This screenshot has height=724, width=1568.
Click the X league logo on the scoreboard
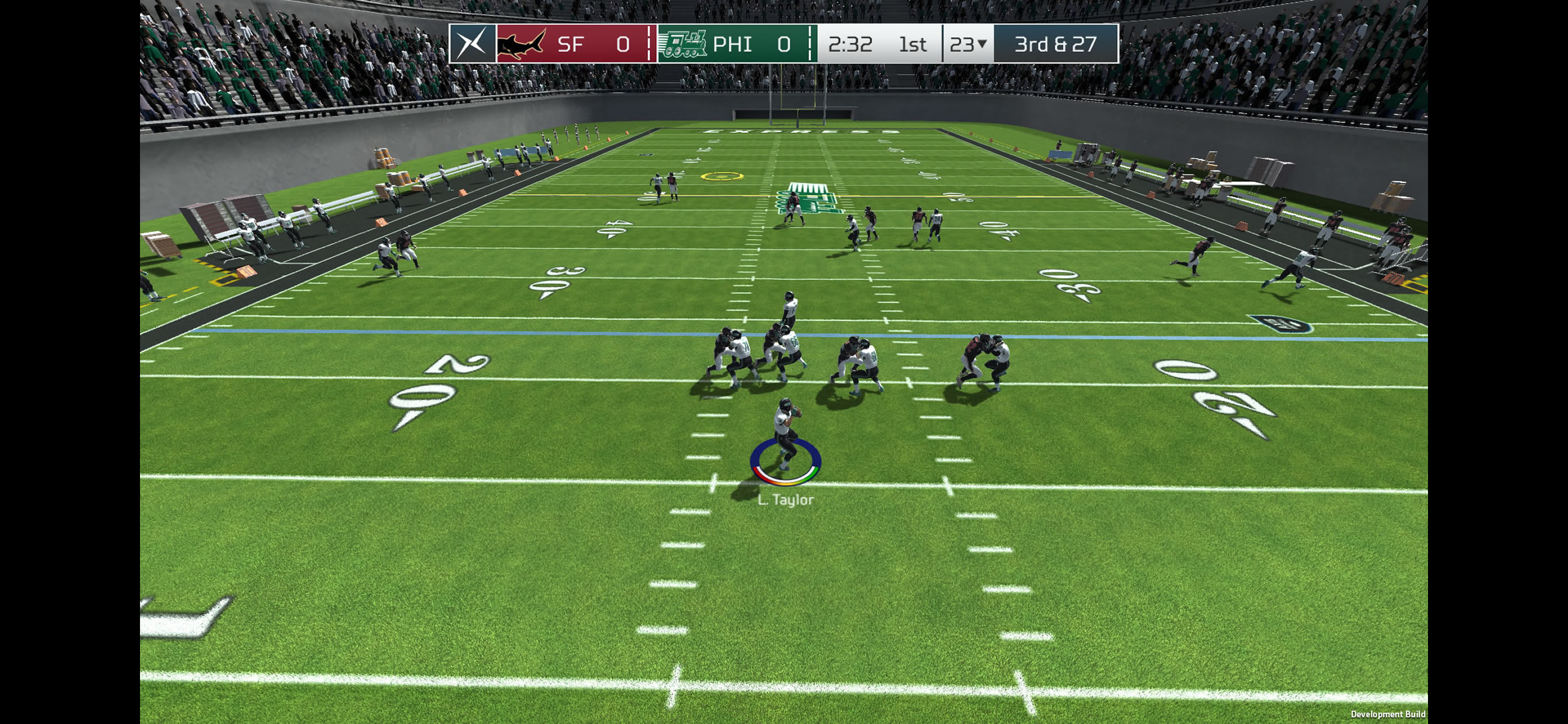(473, 44)
